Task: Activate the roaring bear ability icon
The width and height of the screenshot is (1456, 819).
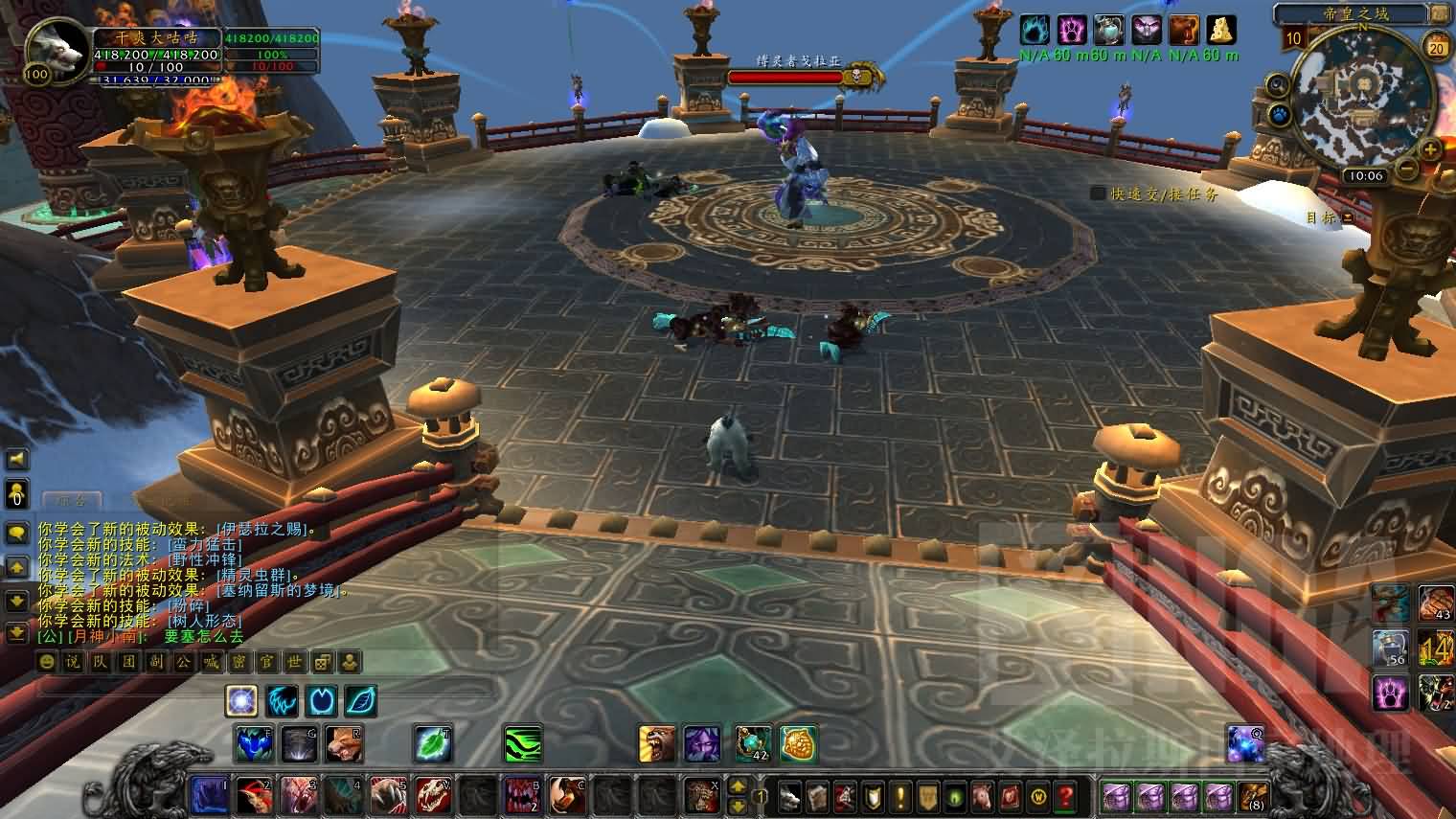Action: 657,744
